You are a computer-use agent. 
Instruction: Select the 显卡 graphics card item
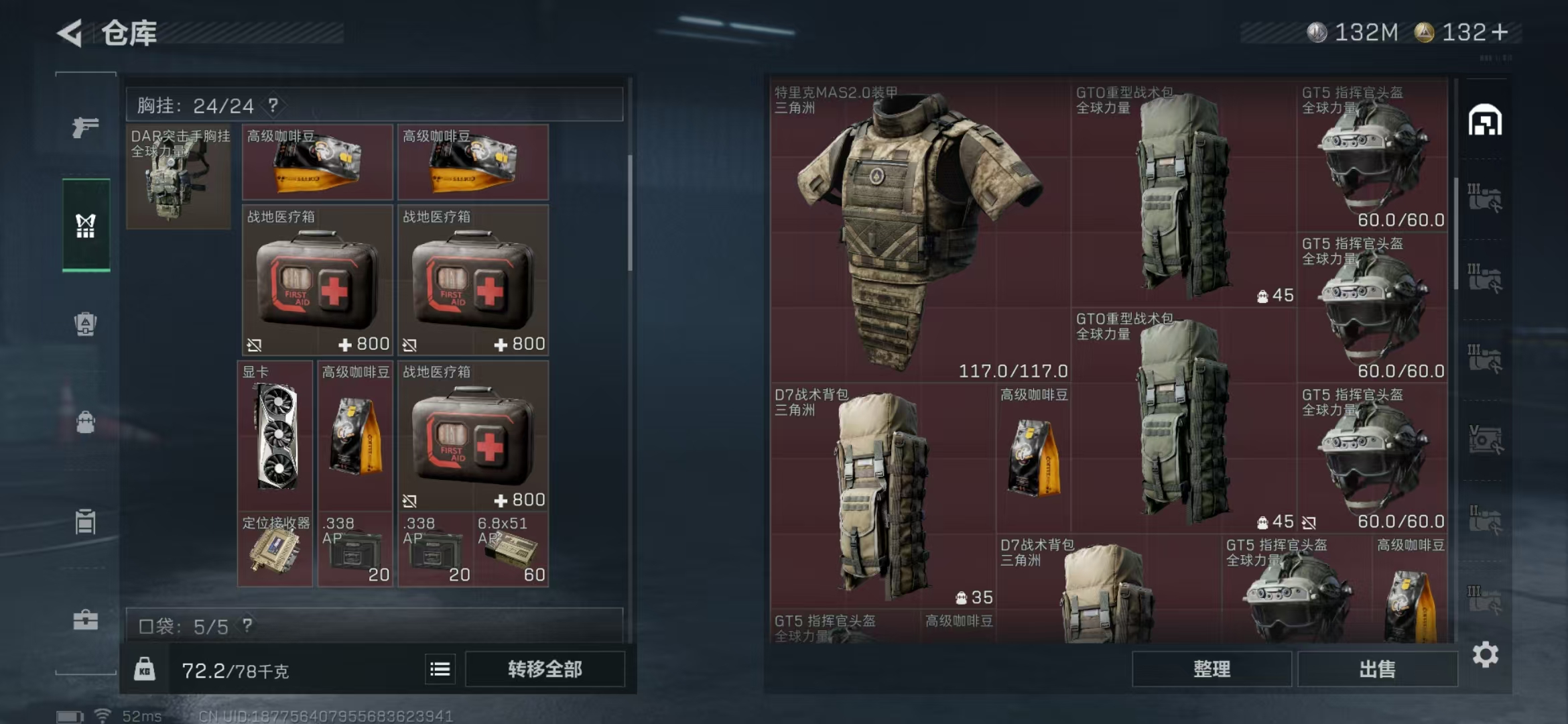point(275,436)
